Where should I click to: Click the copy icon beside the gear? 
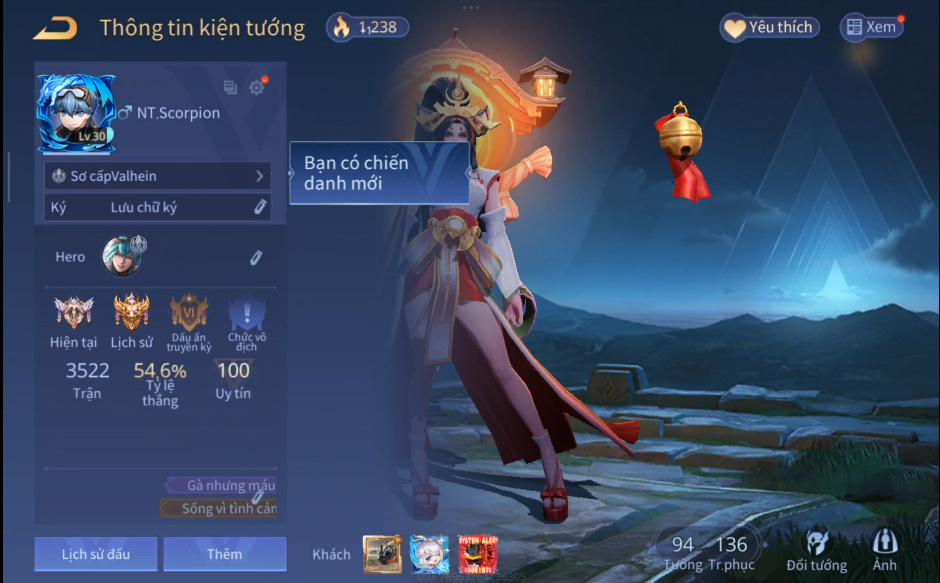(x=231, y=88)
